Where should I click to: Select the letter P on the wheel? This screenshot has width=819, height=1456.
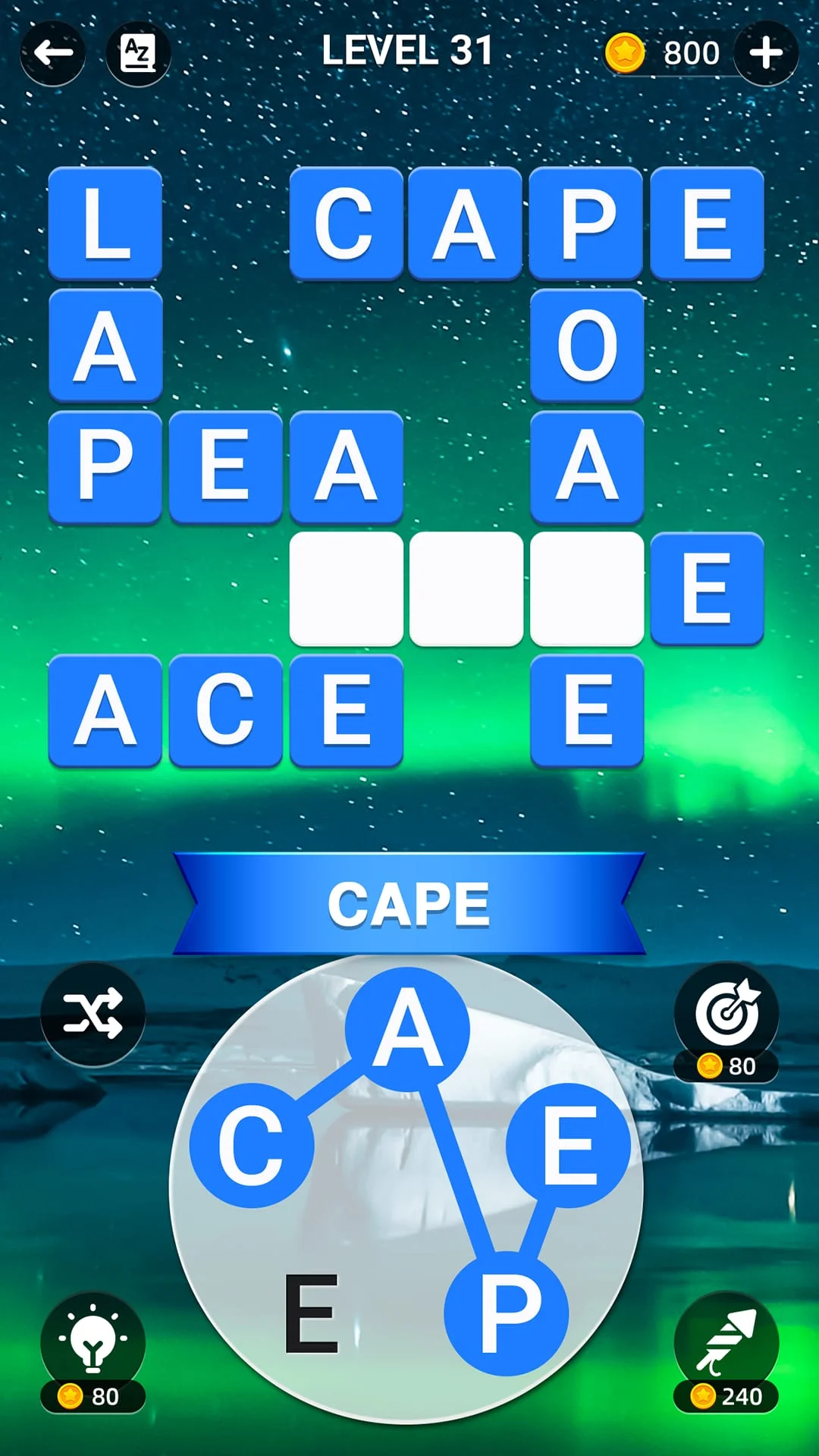(507, 1312)
